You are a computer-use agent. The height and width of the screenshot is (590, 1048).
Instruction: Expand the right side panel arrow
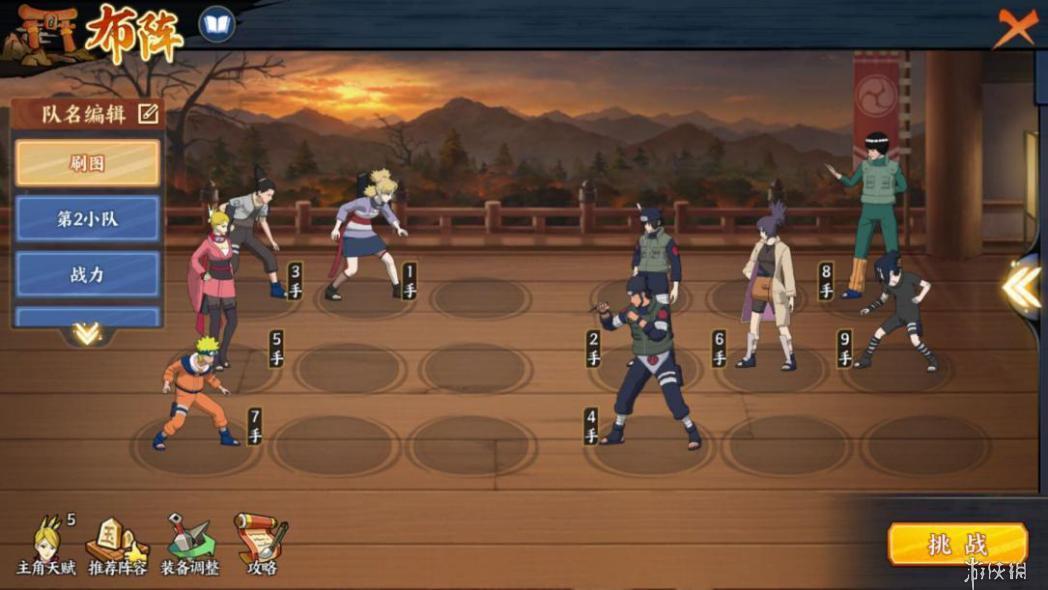coord(1023,286)
